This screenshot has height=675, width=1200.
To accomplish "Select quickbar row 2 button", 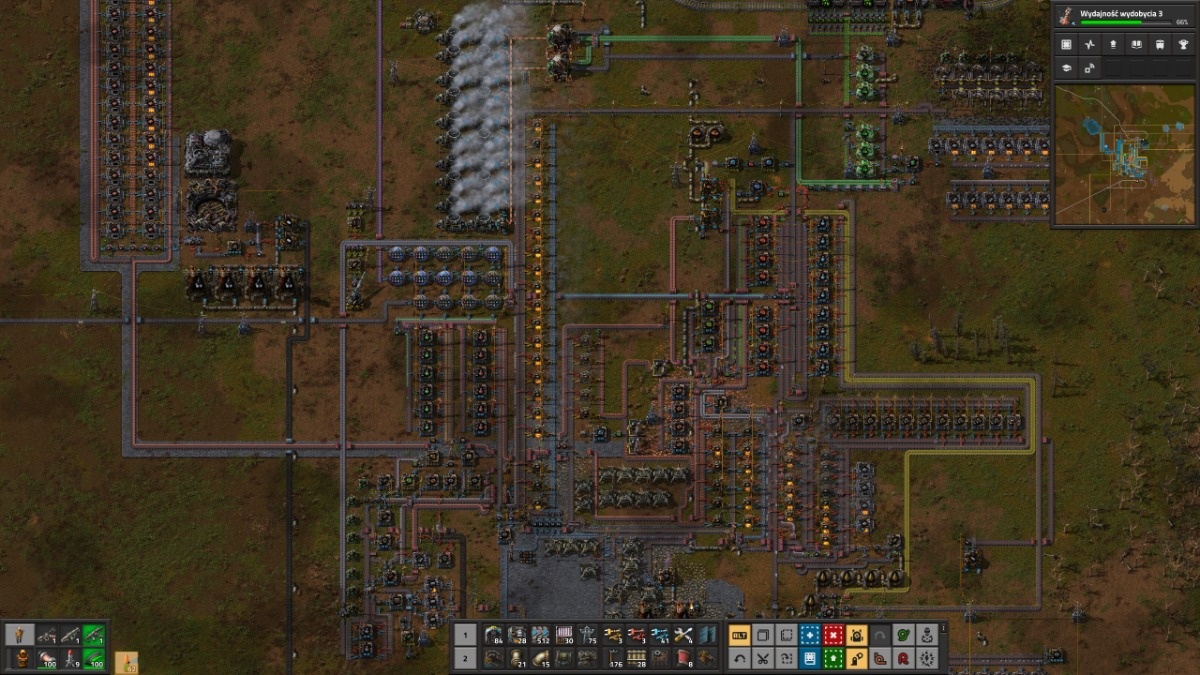I will click(465, 658).
